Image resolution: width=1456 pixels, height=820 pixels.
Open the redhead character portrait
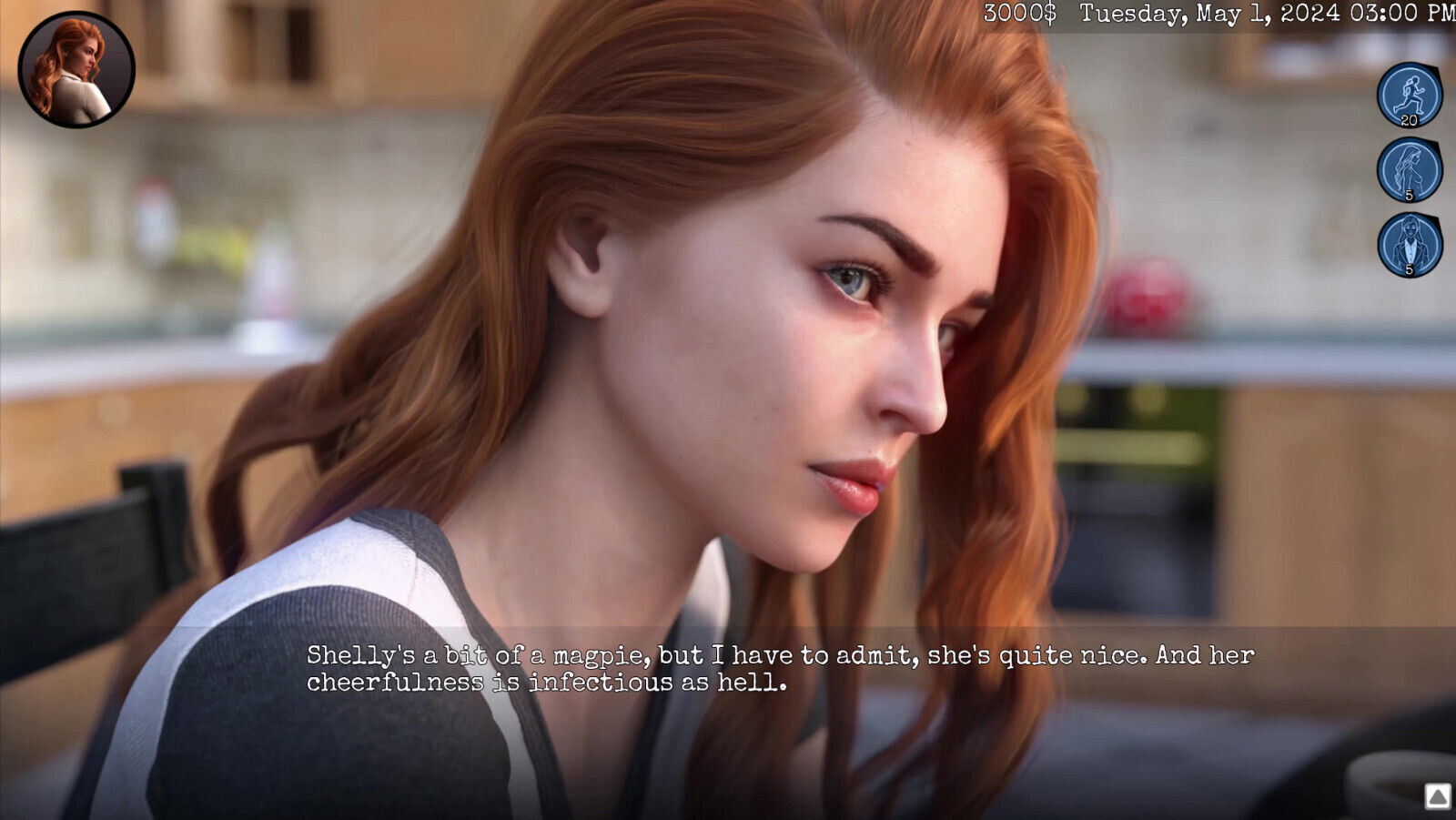tap(76, 70)
